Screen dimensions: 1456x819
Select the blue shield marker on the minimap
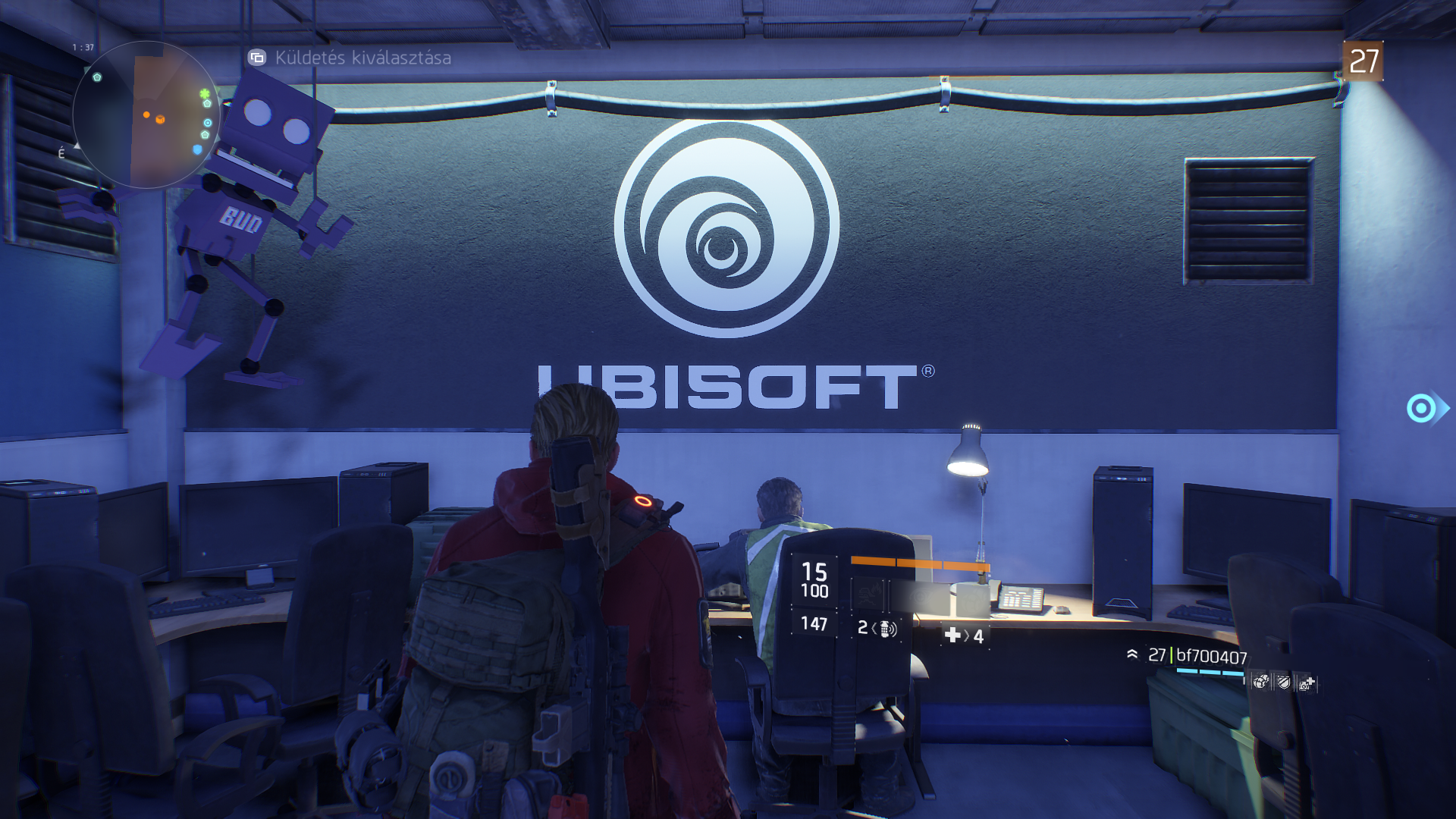(x=198, y=149)
